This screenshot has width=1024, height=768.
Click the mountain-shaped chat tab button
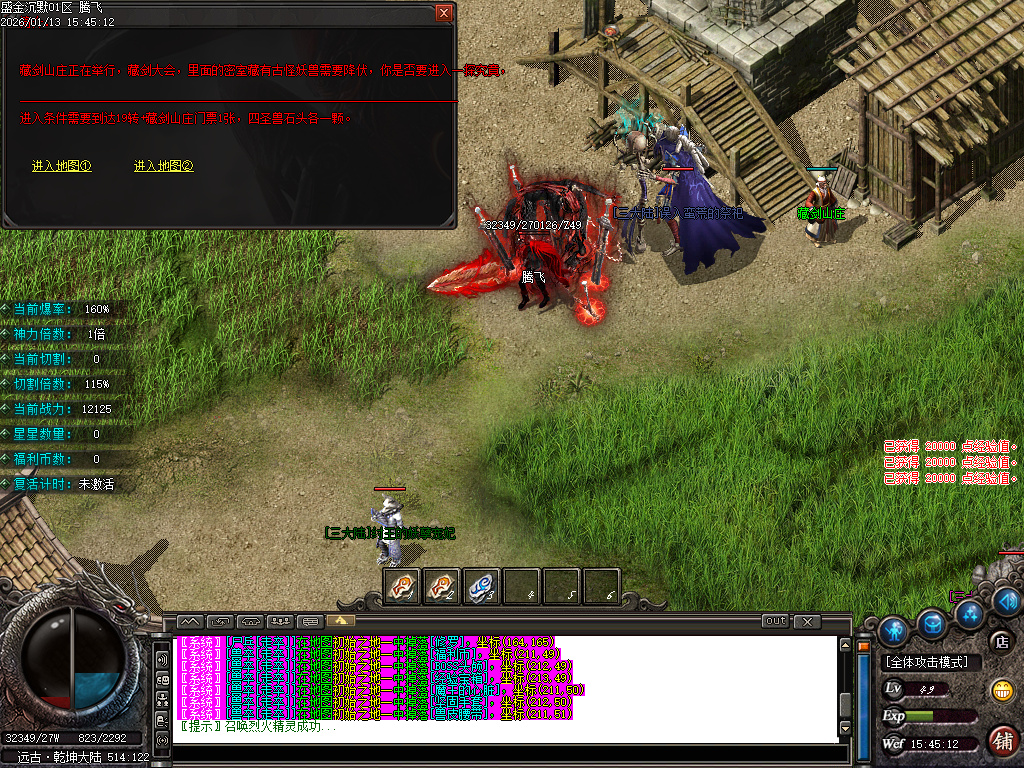pos(189,621)
